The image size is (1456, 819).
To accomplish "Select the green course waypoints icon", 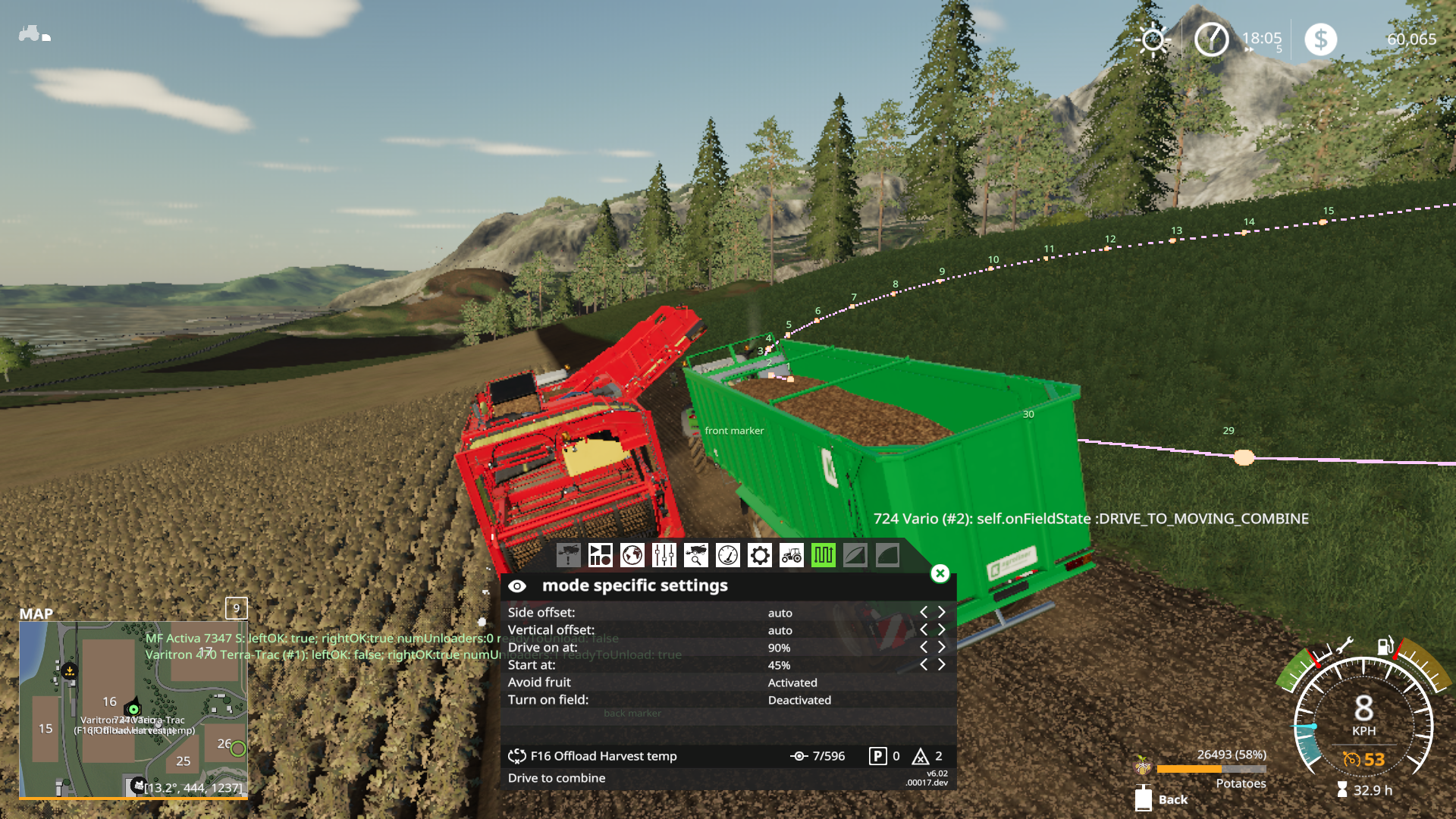I will click(824, 556).
